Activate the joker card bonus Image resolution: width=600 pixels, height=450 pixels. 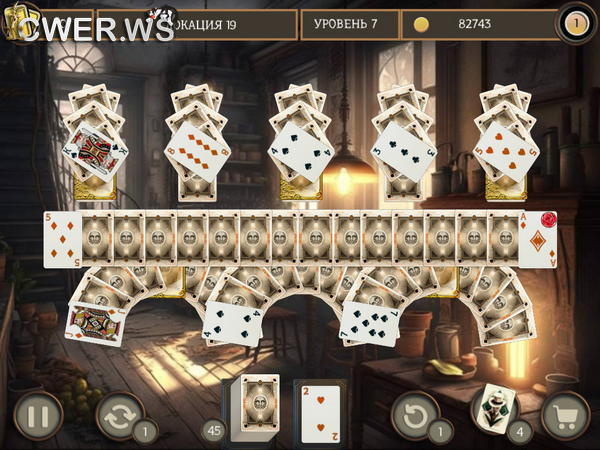(492, 408)
